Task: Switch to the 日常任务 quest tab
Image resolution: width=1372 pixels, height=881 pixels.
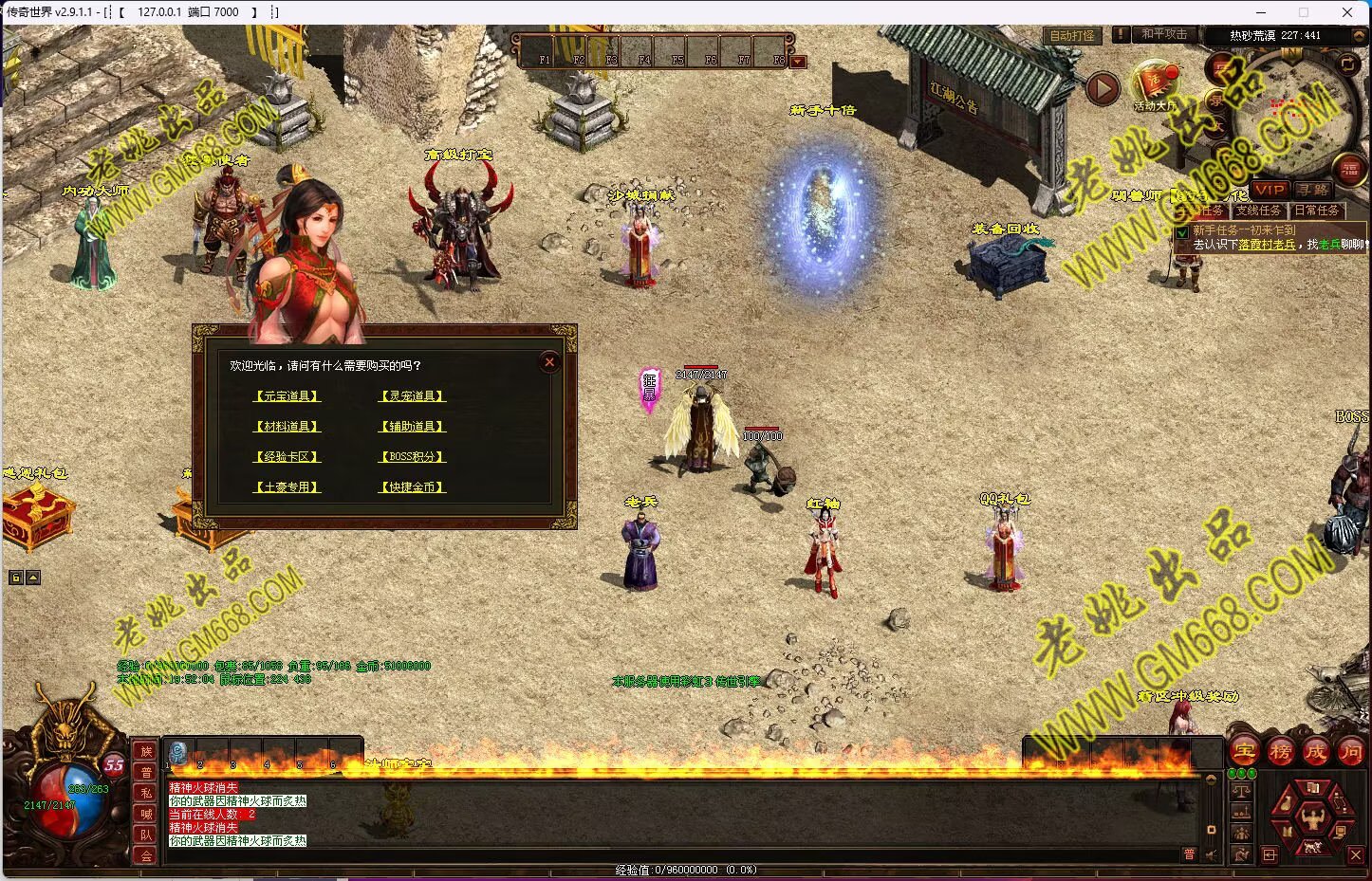Action: [x=1316, y=211]
